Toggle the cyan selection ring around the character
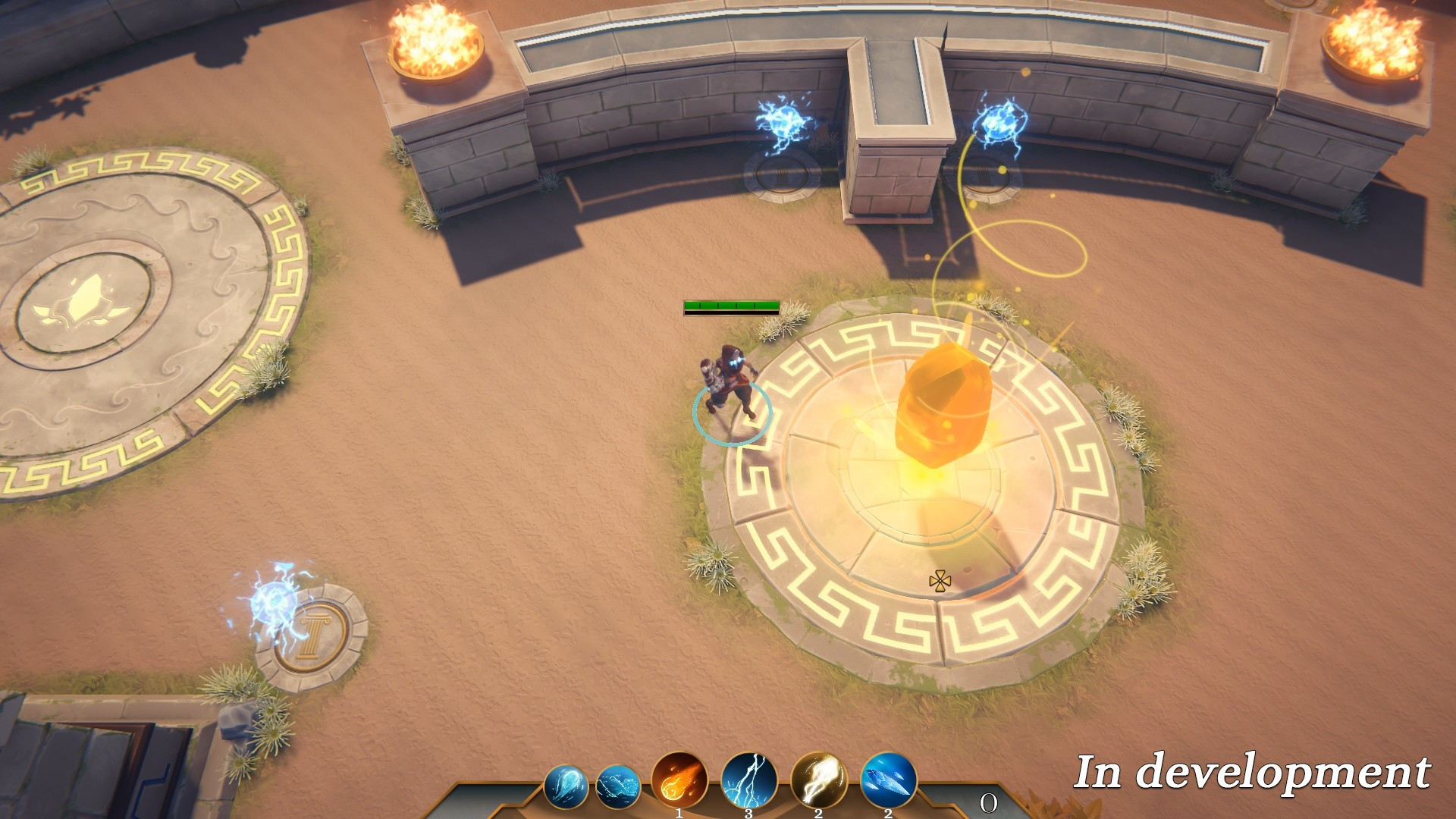The image size is (1456, 819). (732, 414)
